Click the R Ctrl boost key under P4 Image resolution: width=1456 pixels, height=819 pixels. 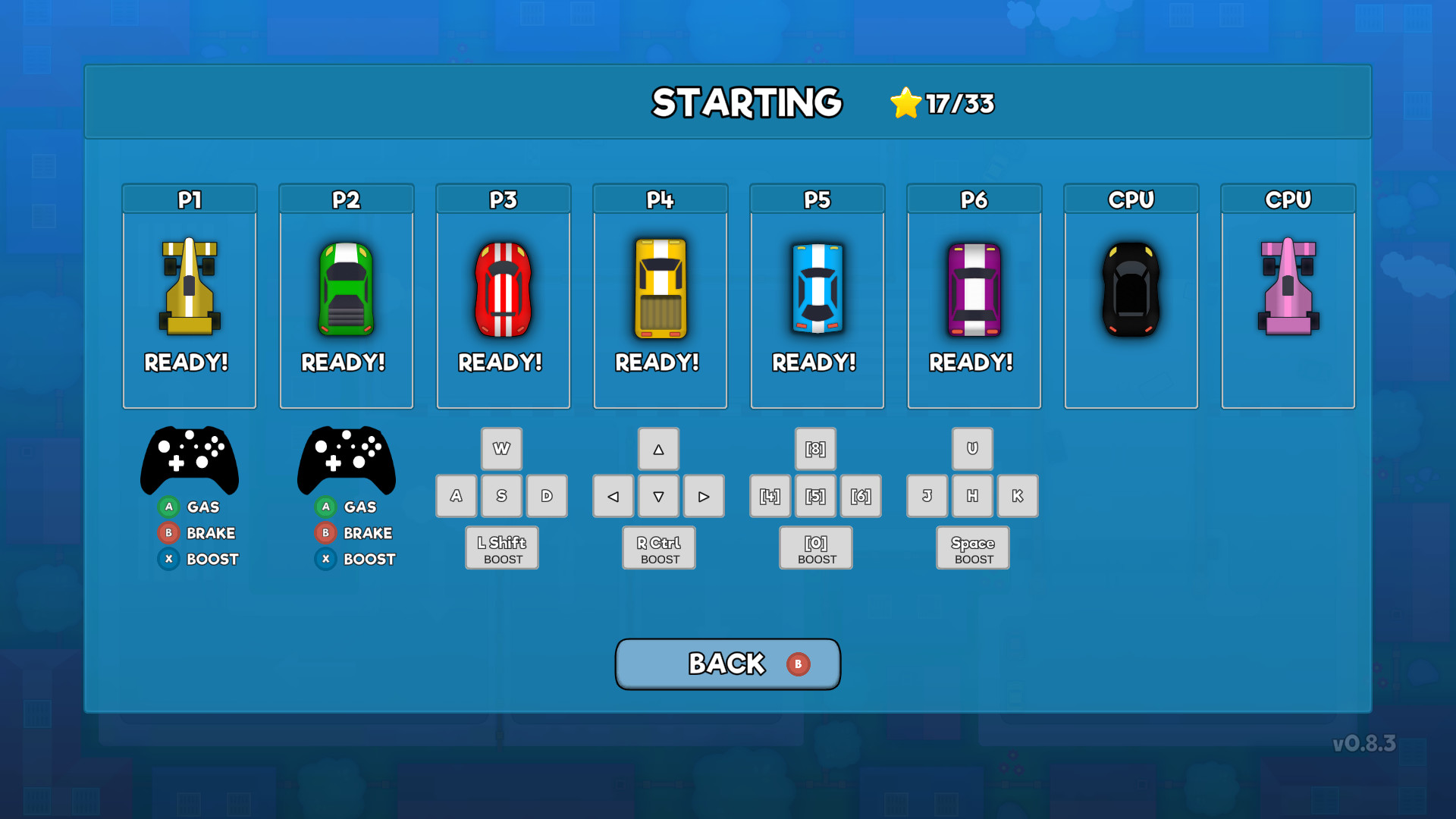point(658,548)
